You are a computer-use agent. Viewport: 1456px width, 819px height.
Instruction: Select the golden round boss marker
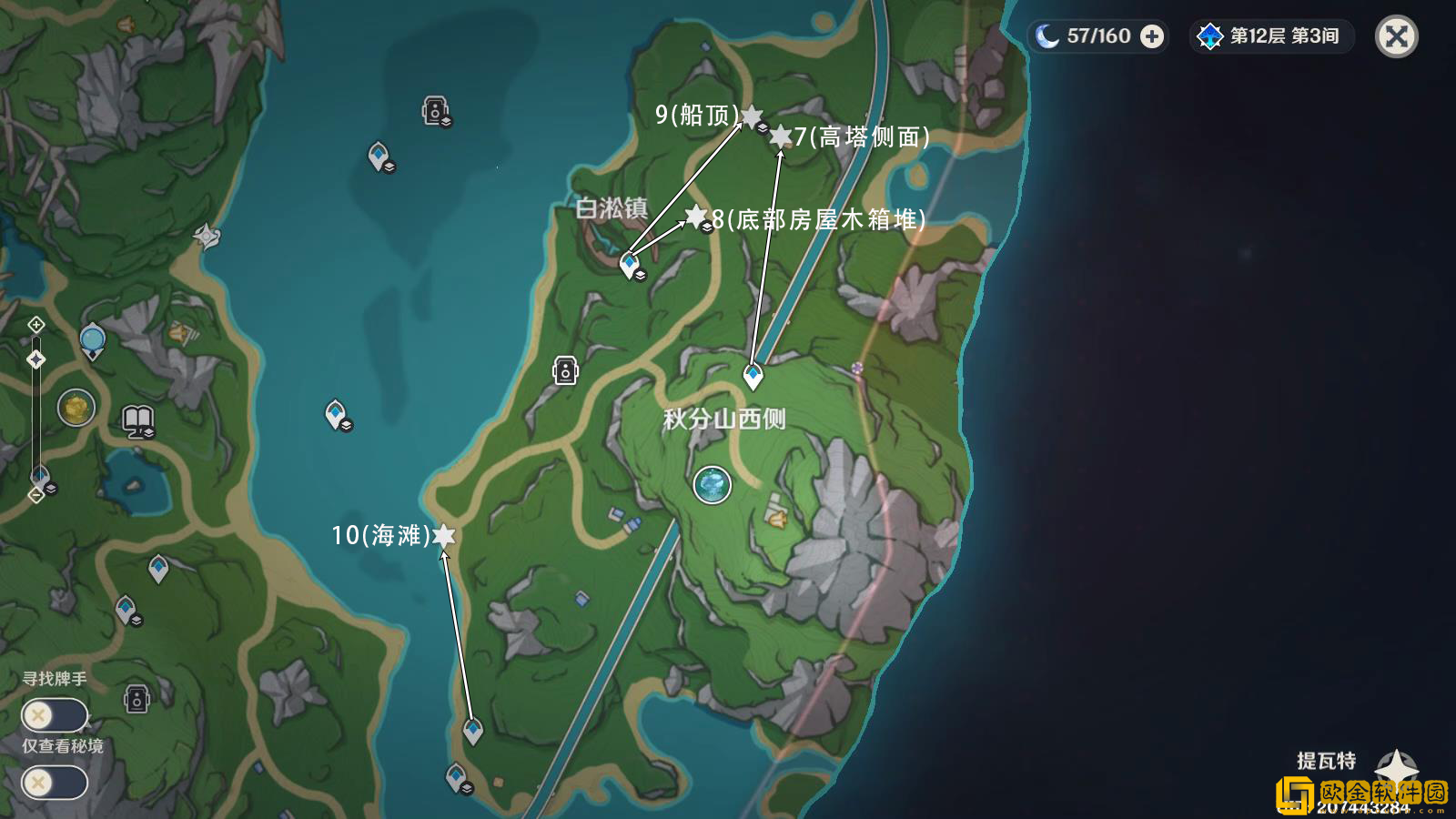tap(76, 408)
